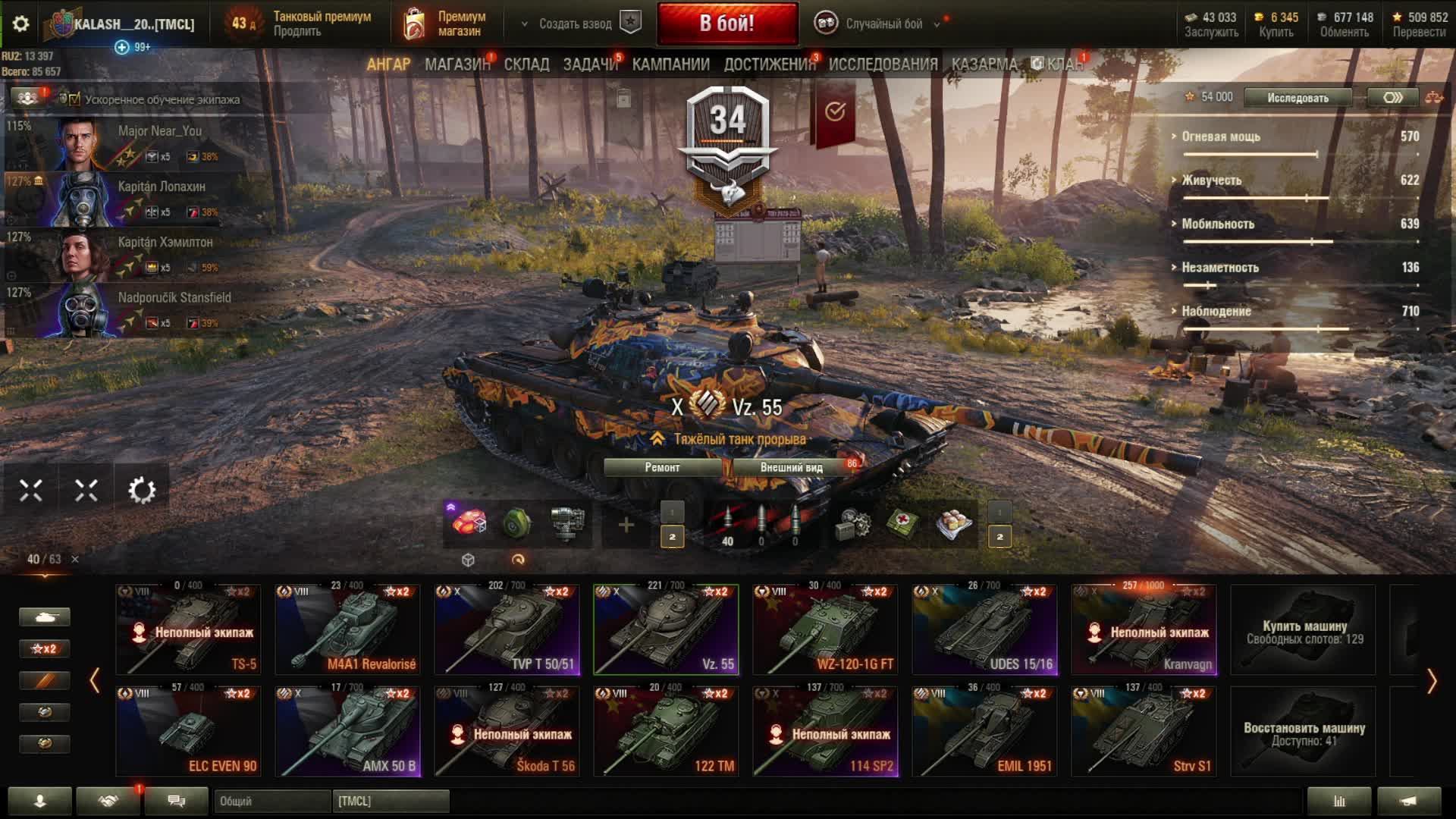Switch to the МАГАЗИН tab
The height and width of the screenshot is (819, 1456).
tap(457, 64)
